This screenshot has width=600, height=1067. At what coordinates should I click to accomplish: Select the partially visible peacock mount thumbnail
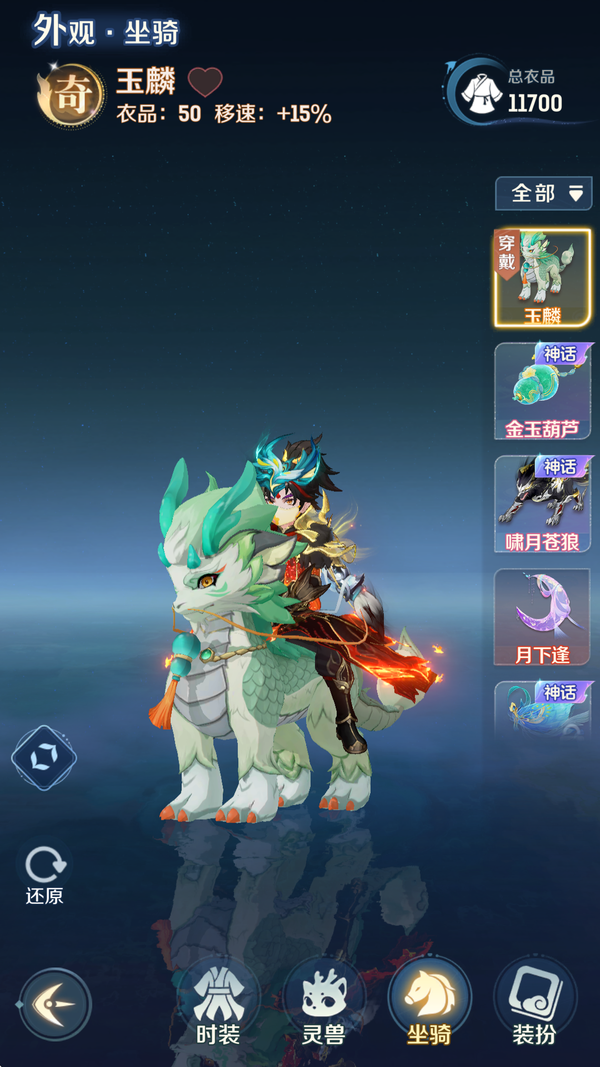point(543,710)
